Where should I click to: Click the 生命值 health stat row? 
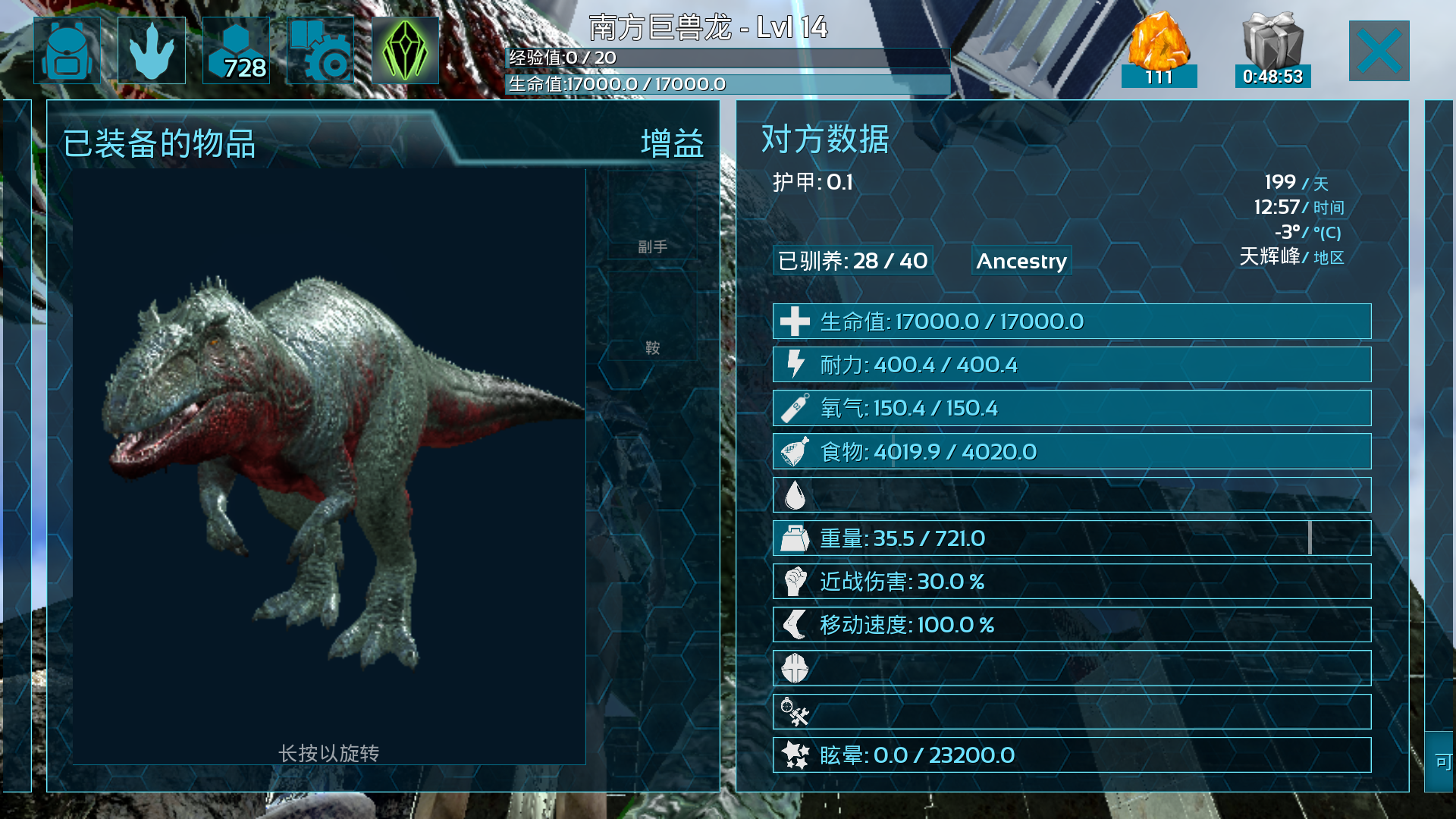(1071, 322)
